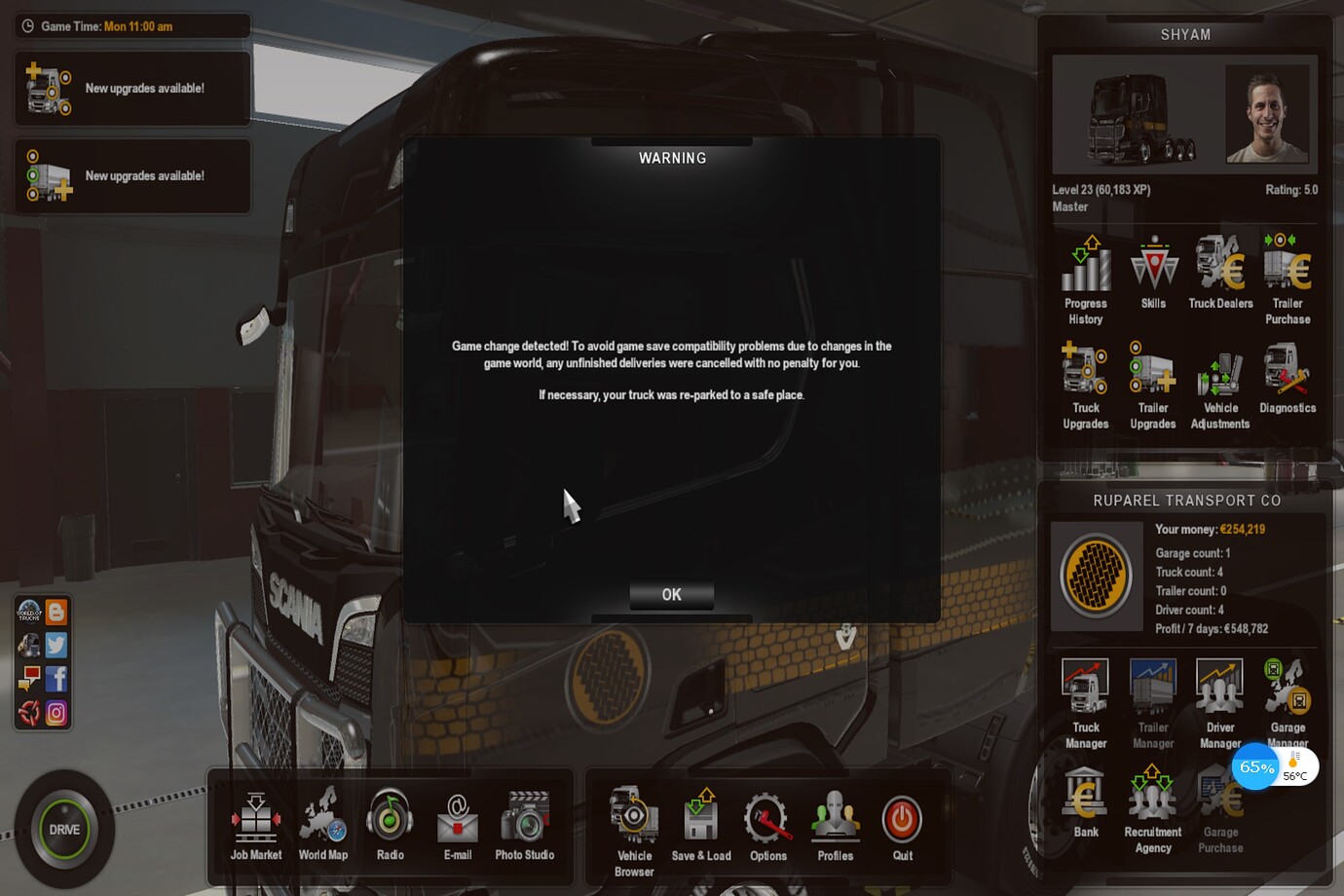The width and height of the screenshot is (1344, 896).
Task: Open the Skills screen
Action: 1153,274
